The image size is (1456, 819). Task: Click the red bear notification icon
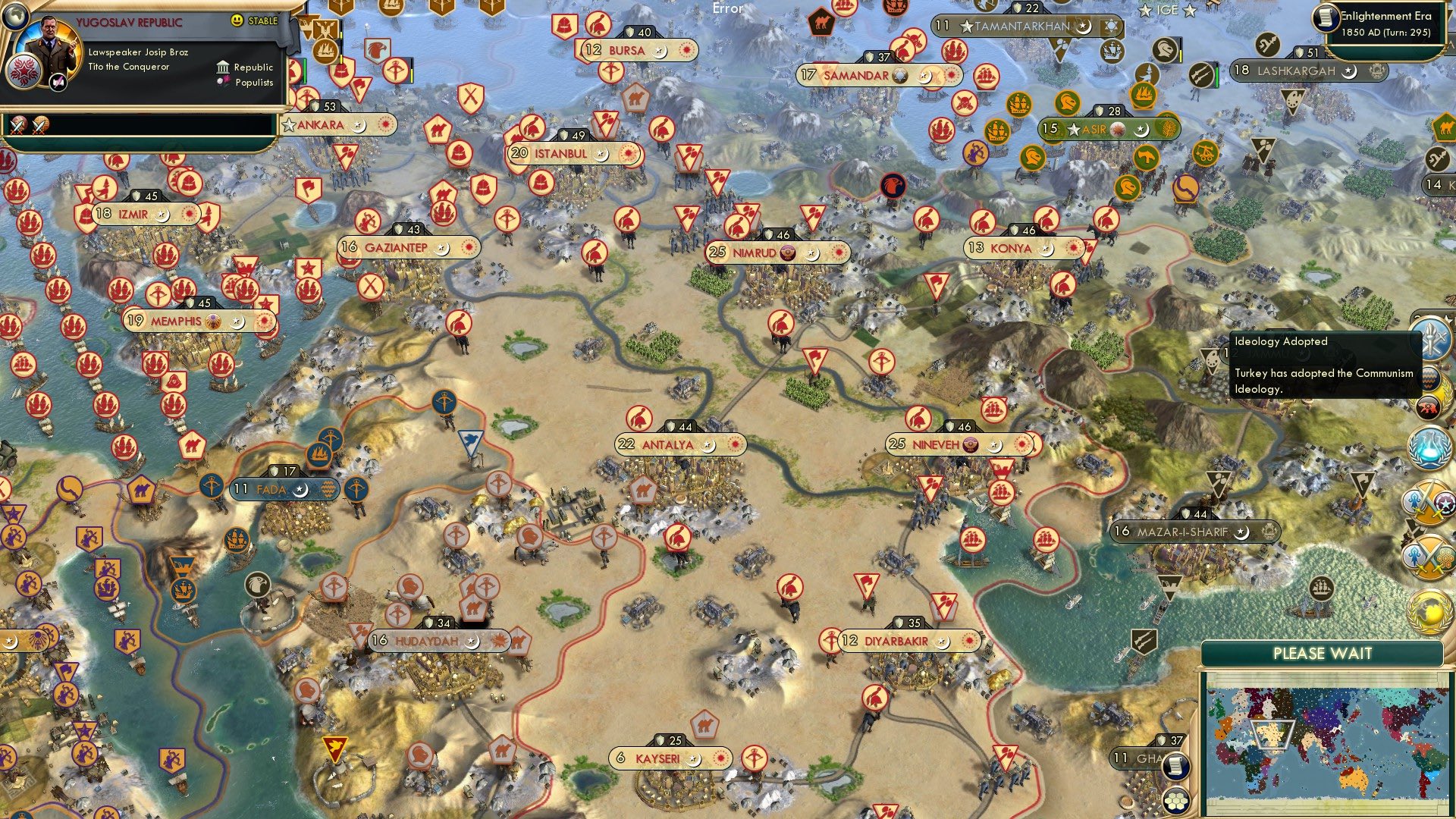[1429, 407]
